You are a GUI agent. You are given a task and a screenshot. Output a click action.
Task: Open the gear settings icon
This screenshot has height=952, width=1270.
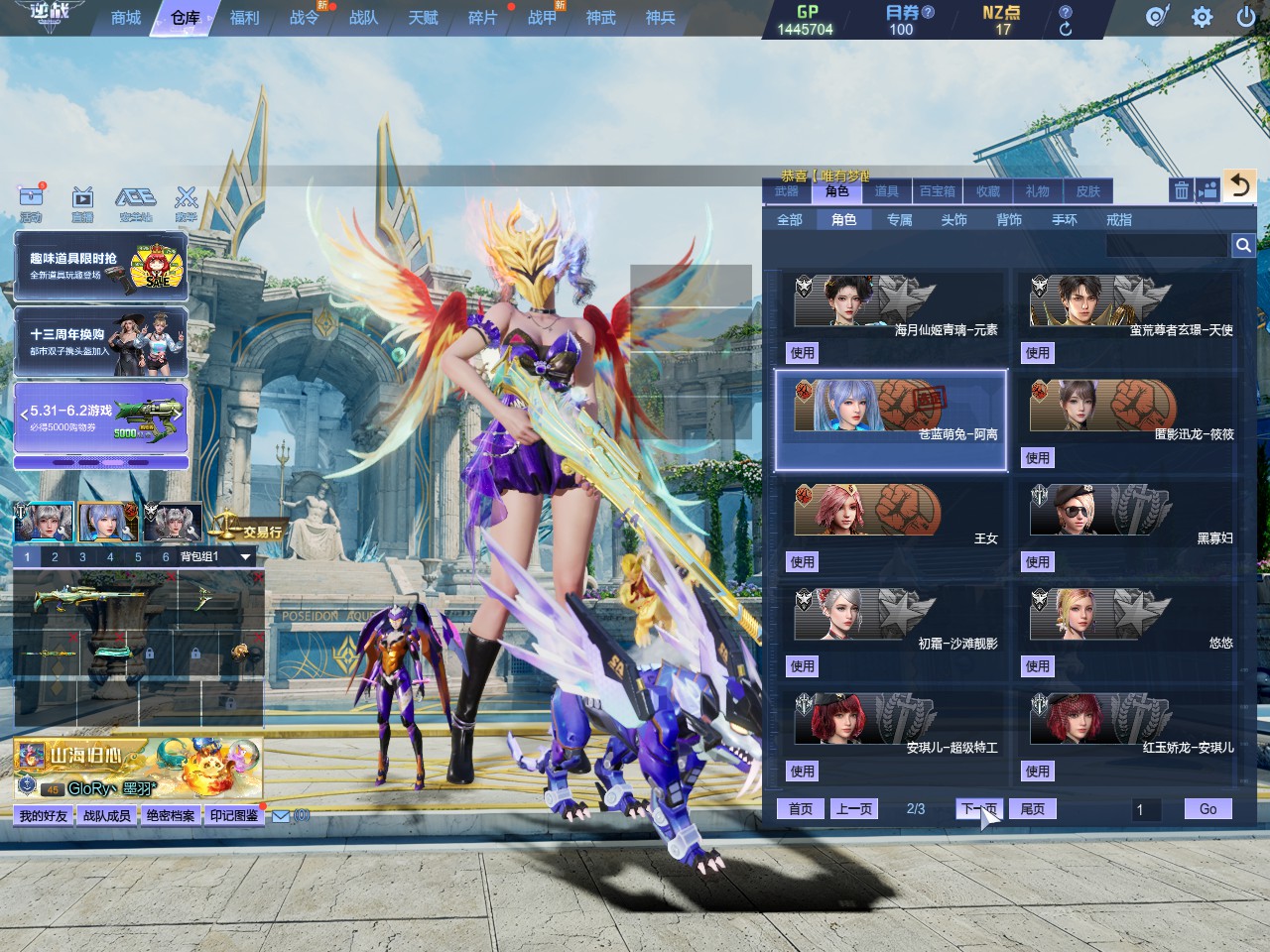coord(1202,17)
